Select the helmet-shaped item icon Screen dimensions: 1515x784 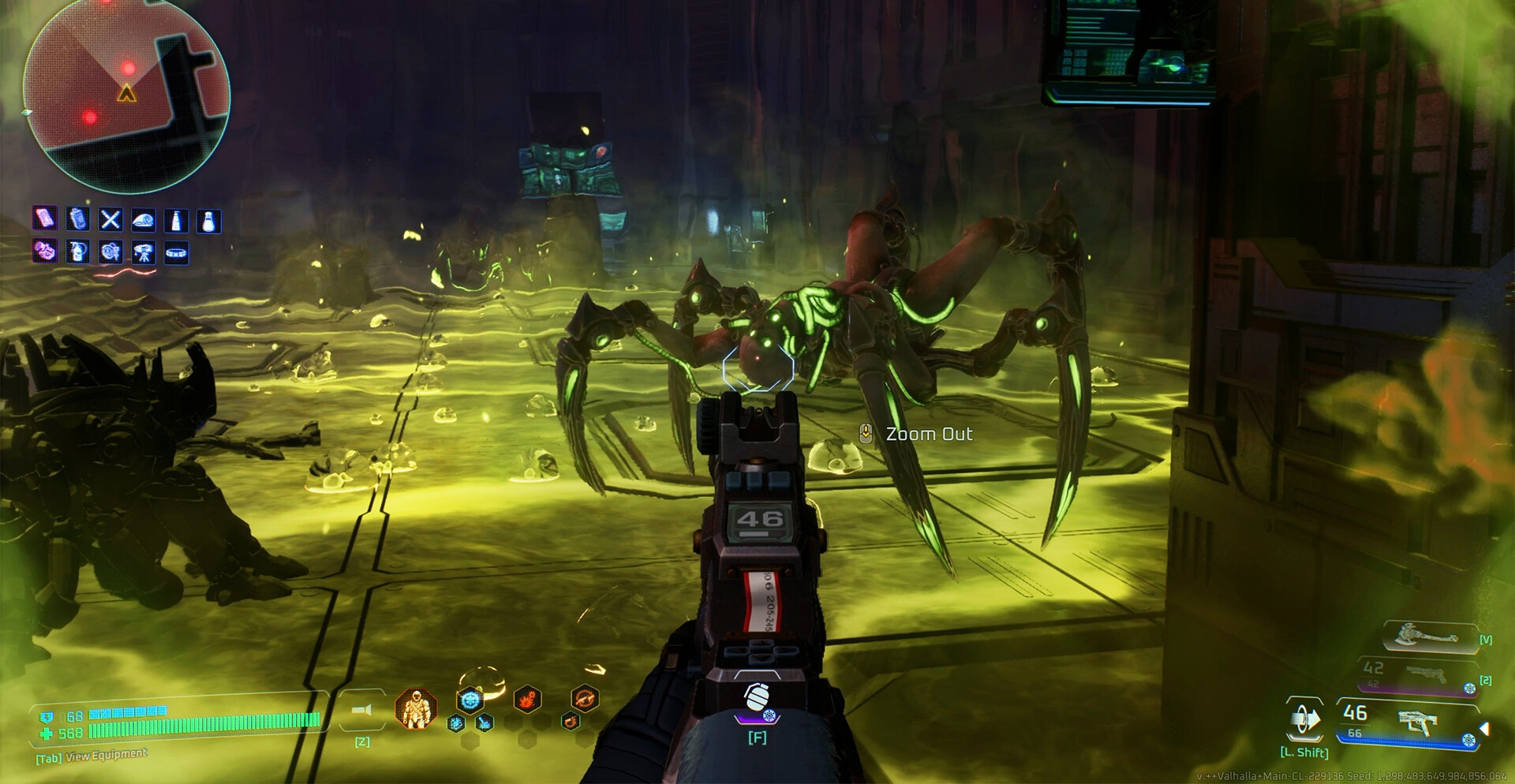pyautogui.click(x=143, y=220)
